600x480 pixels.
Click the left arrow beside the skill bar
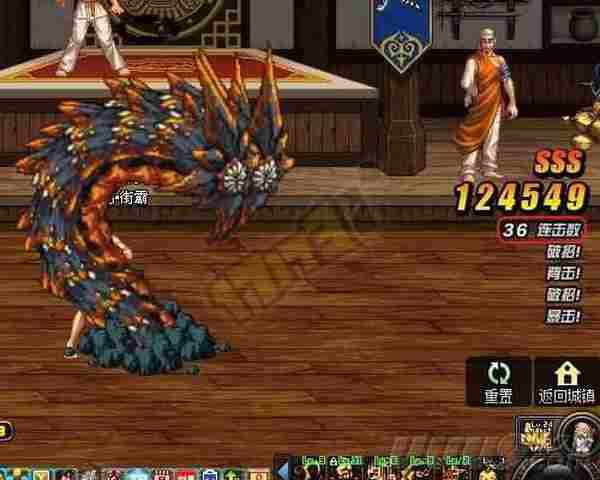pyautogui.click(x=282, y=470)
